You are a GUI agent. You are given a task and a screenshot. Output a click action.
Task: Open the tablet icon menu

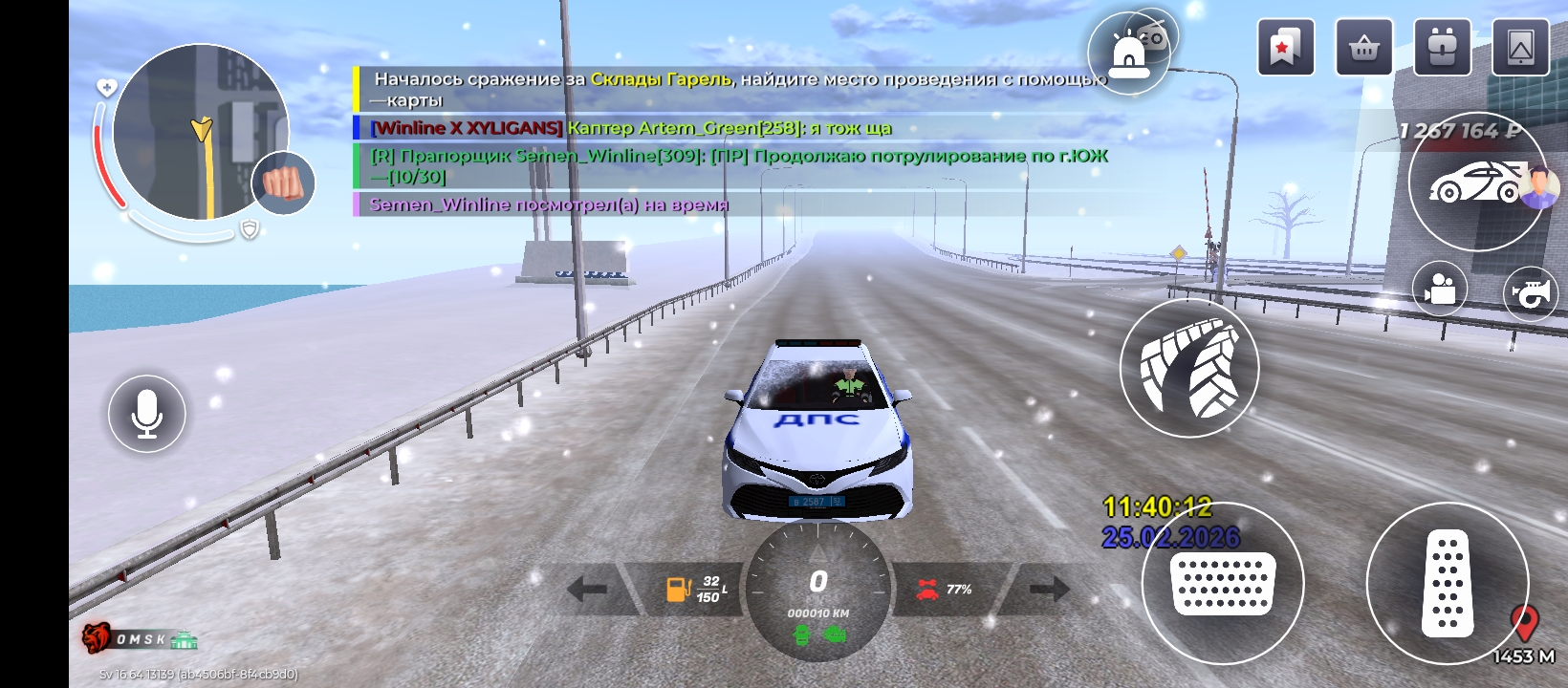point(1520,47)
